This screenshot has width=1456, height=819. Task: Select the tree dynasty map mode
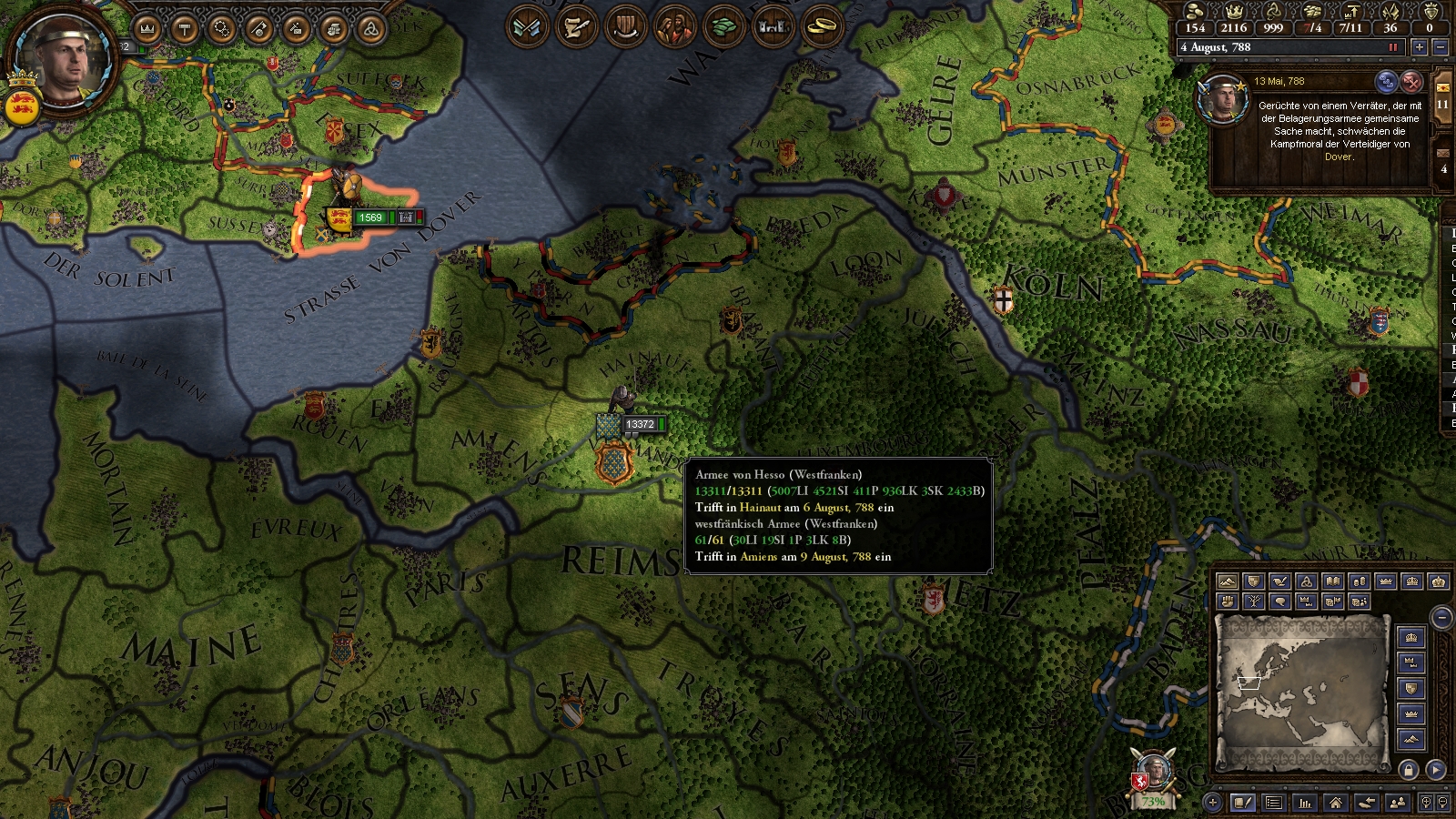1254,602
